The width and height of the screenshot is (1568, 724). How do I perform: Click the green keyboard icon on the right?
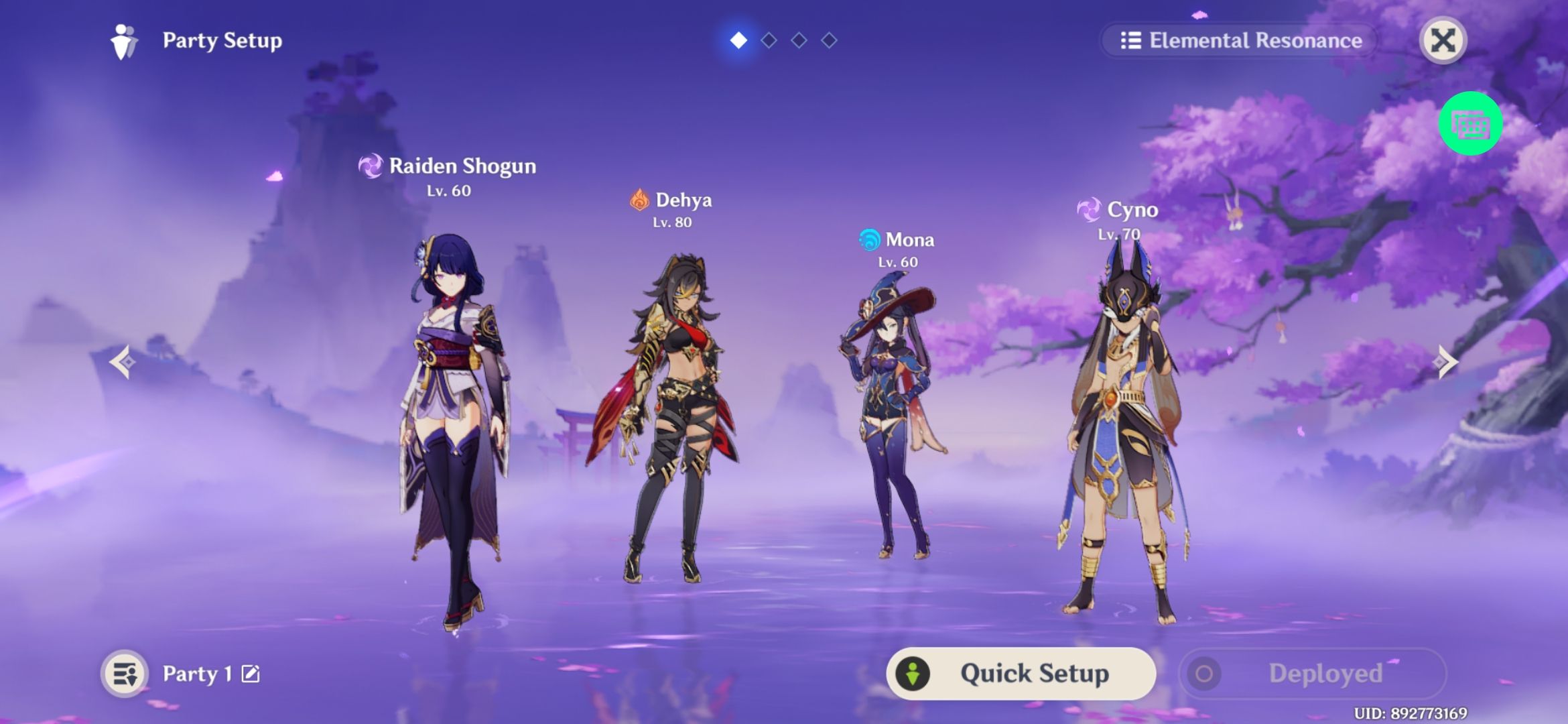[1469, 123]
